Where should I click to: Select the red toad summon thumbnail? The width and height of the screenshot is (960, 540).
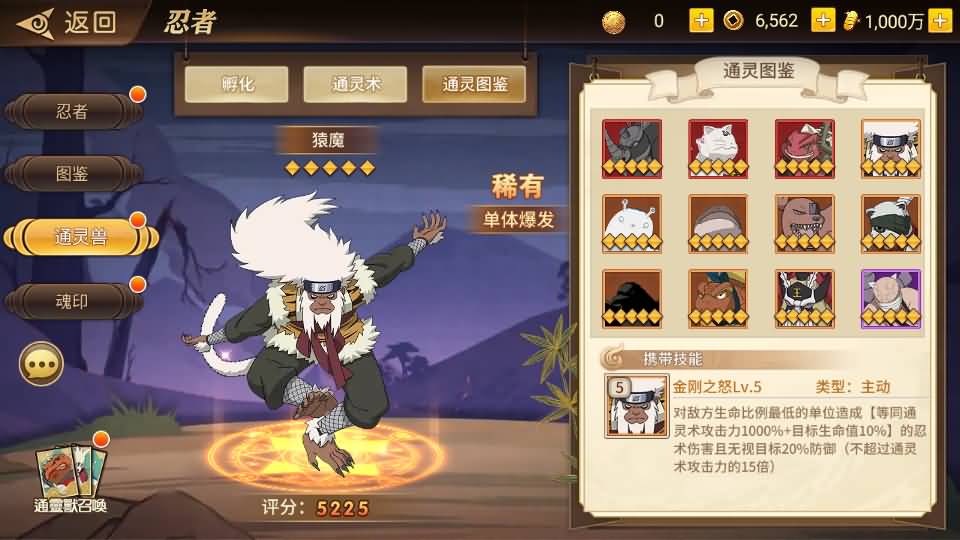click(x=804, y=149)
